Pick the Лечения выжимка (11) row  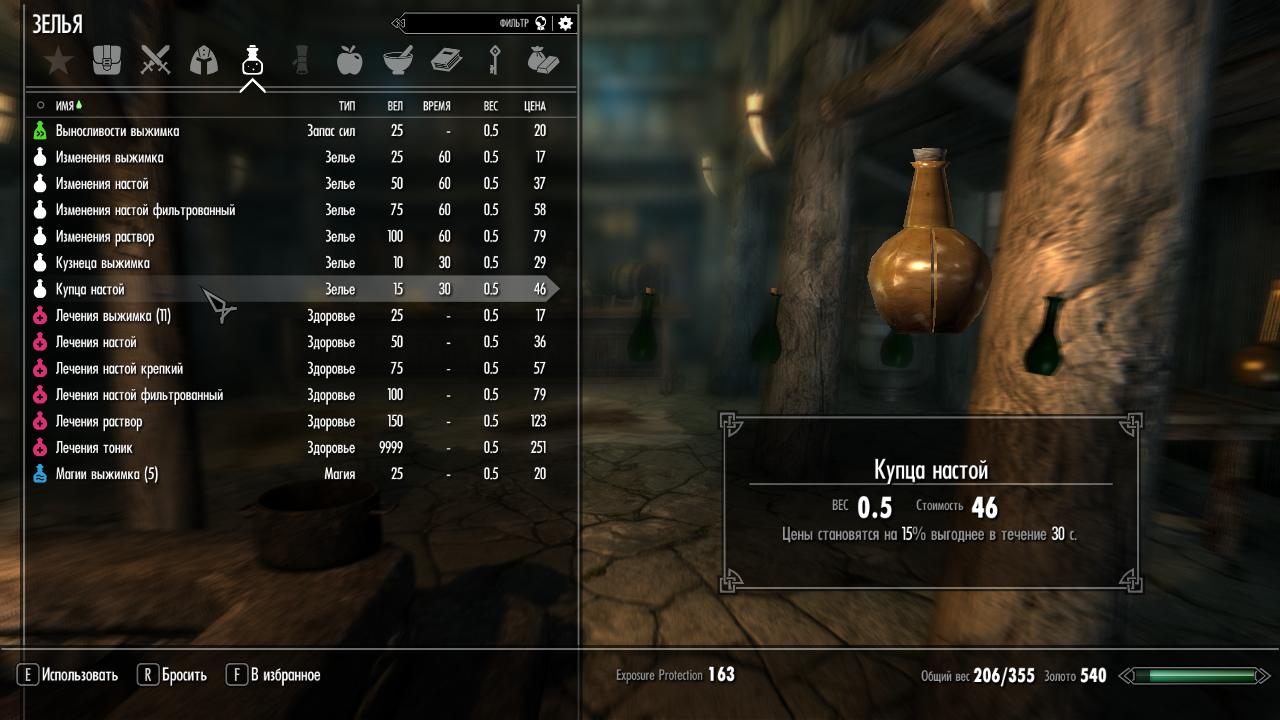click(x=113, y=316)
